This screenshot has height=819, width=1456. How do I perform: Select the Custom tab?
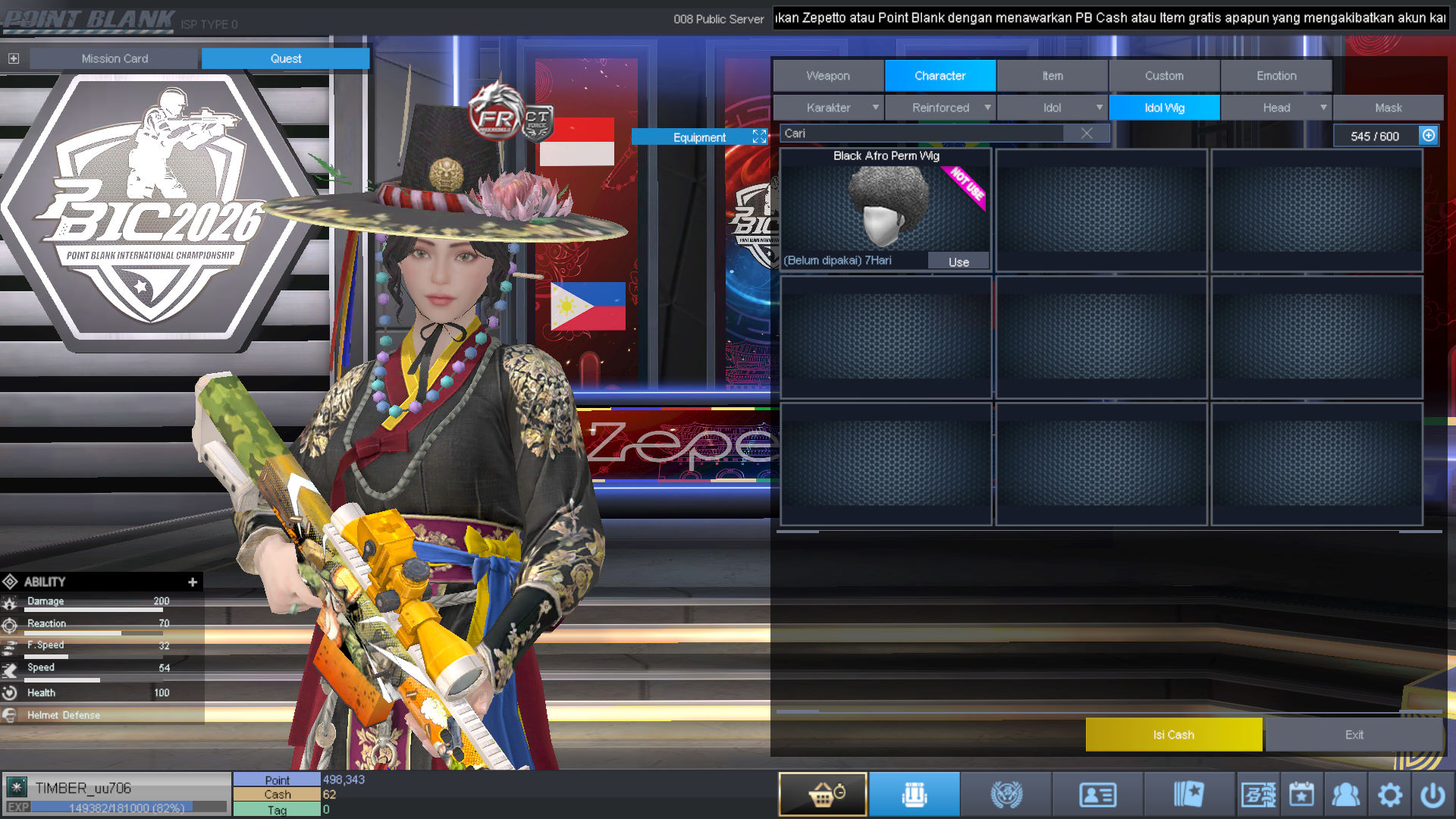(x=1164, y=76)
